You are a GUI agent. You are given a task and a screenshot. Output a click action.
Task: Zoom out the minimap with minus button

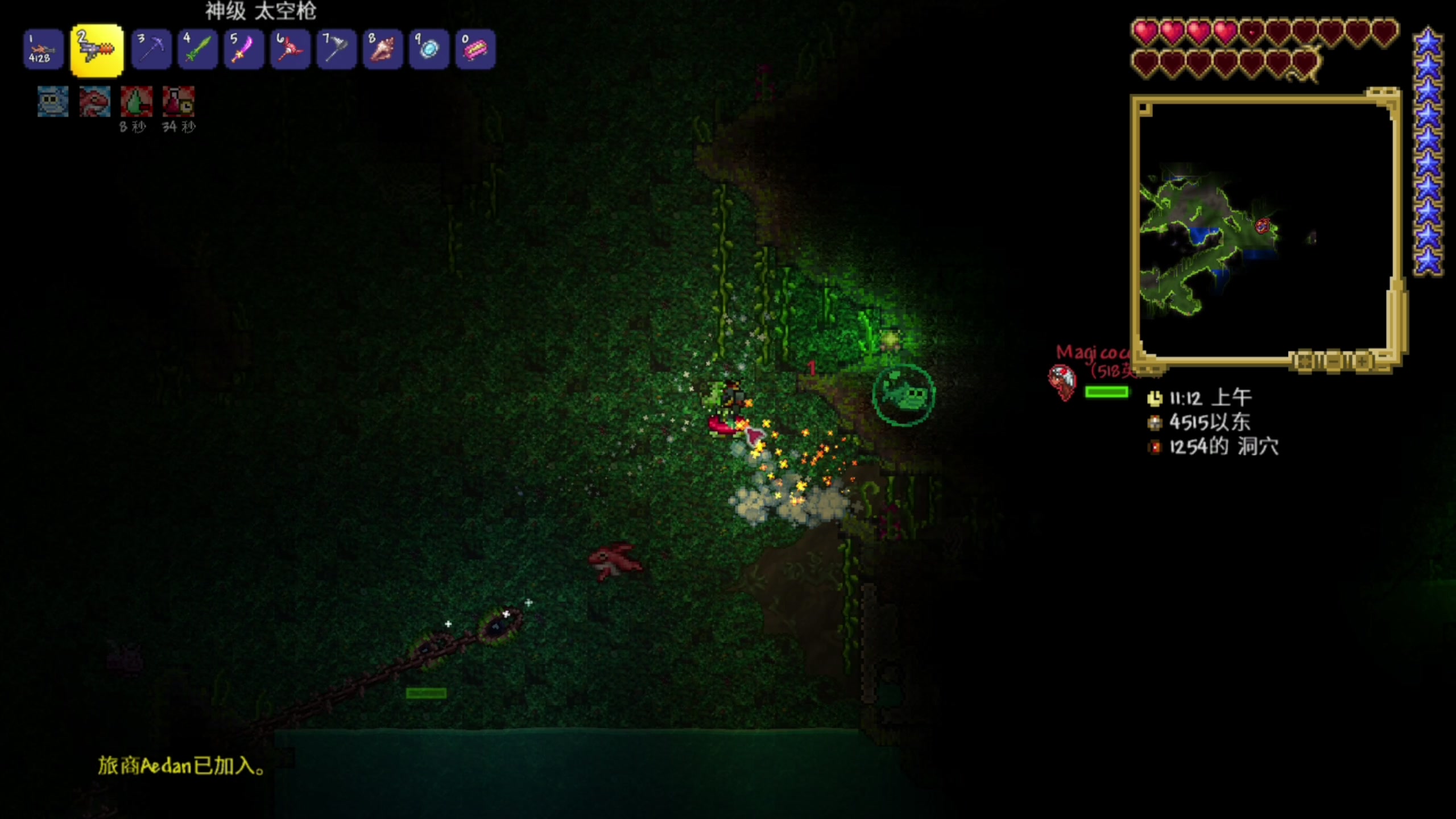[x=1333, y=362]
